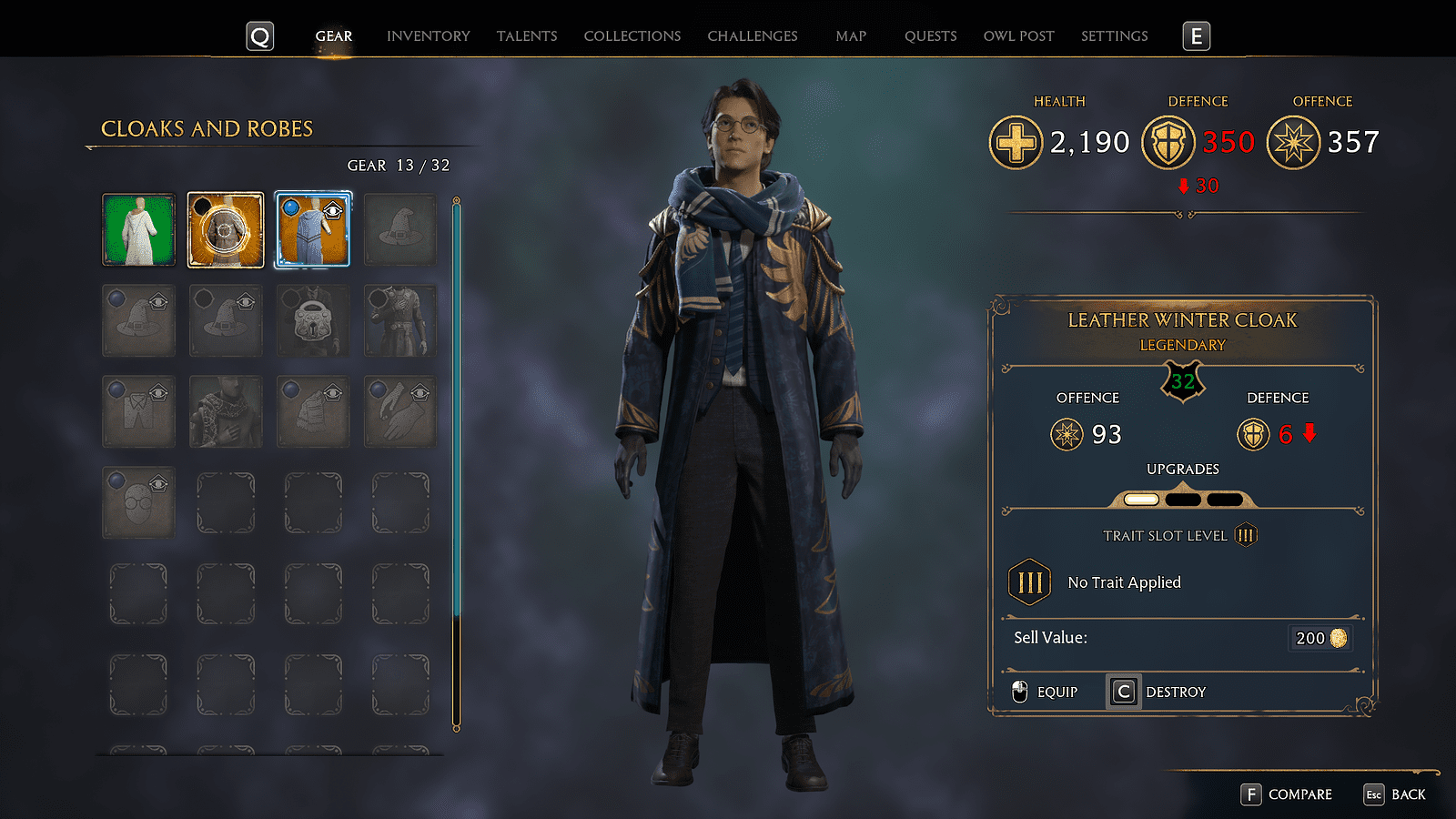1456x819 pixels.
Task: Toggle appearance eye icon on the wizard hat slot
Action: [x=160, y=301]
